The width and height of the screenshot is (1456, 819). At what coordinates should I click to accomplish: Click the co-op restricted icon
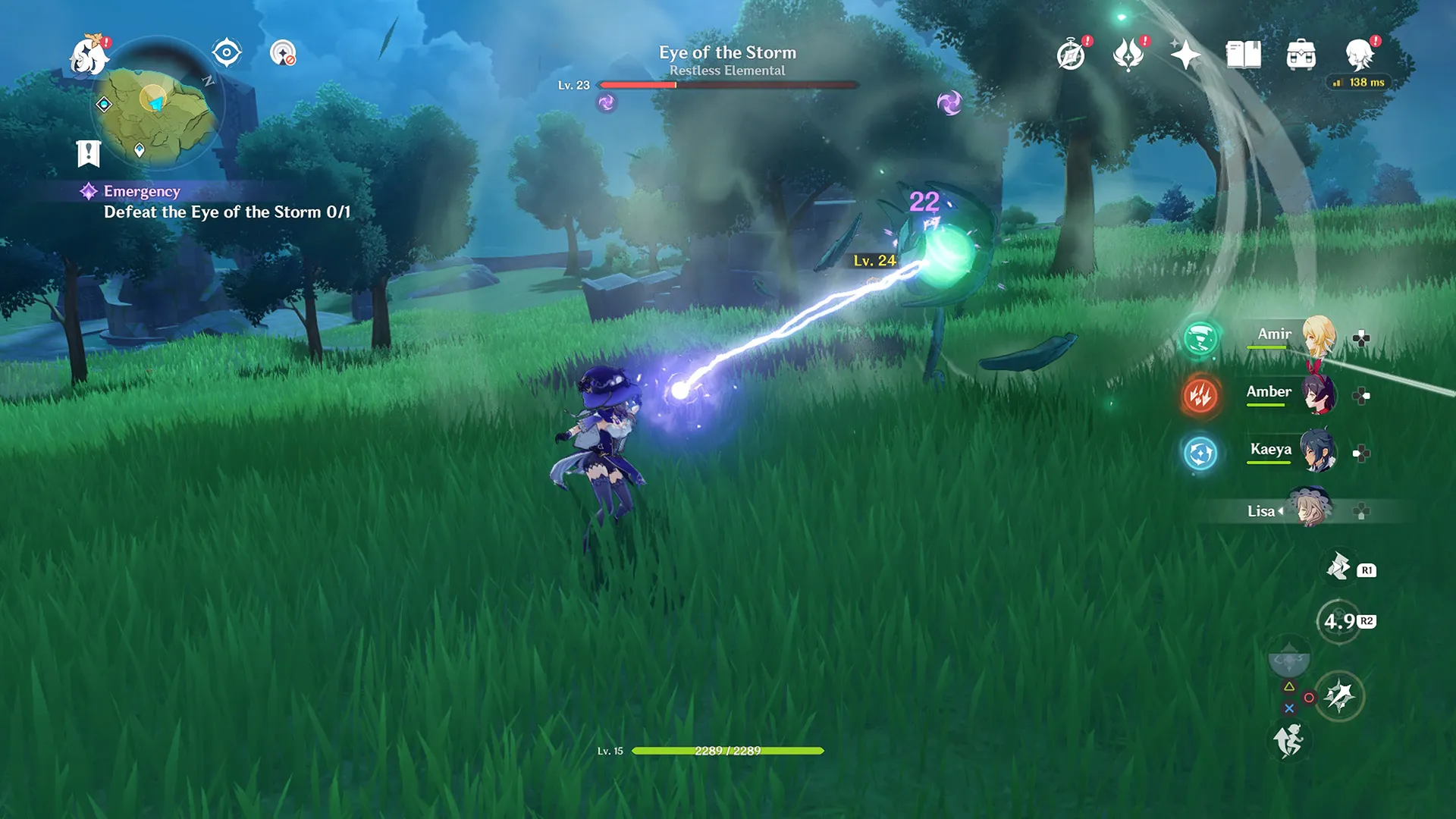pos(283,53)
